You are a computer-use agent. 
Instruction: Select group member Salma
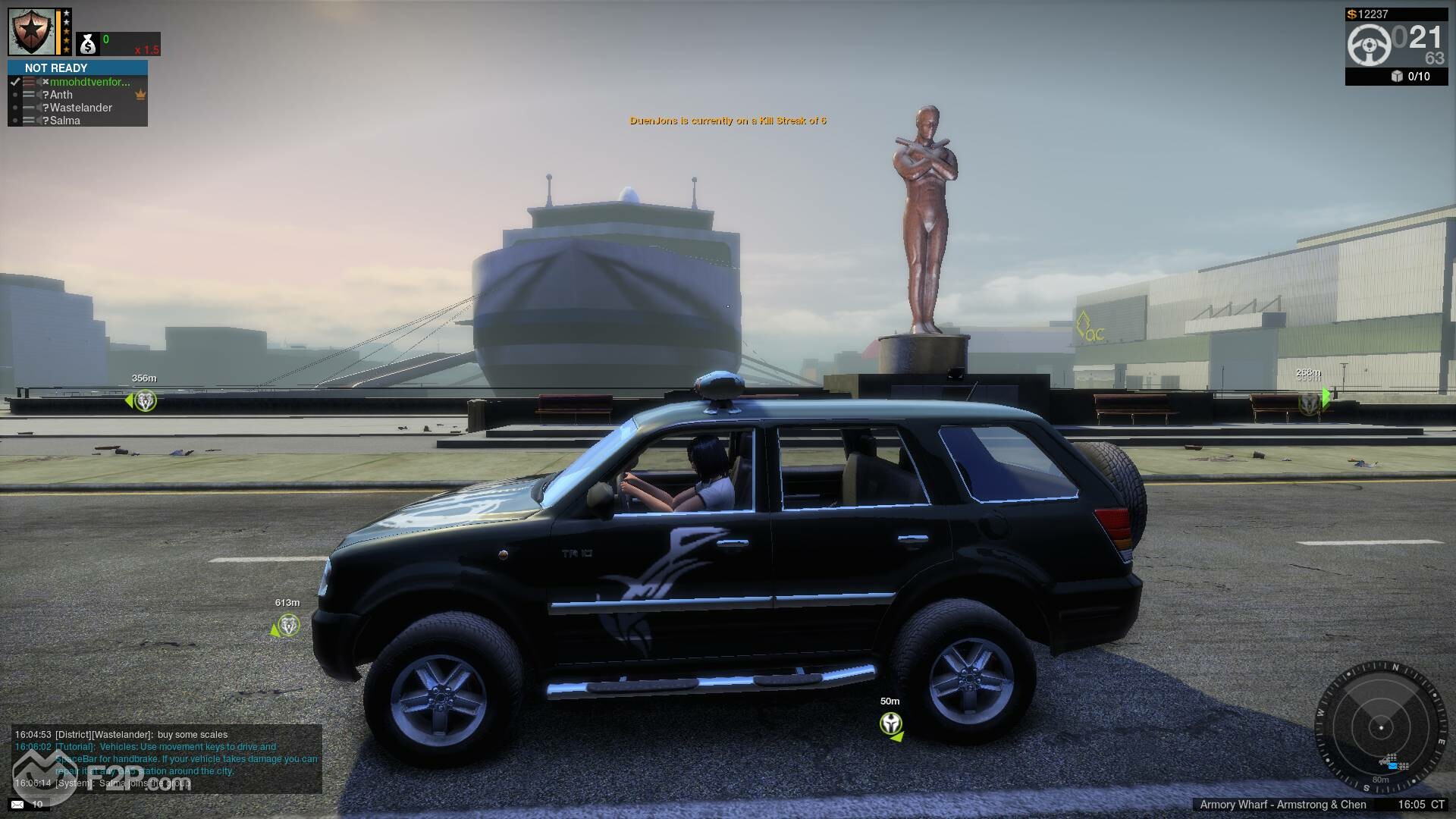coord(65,121)
